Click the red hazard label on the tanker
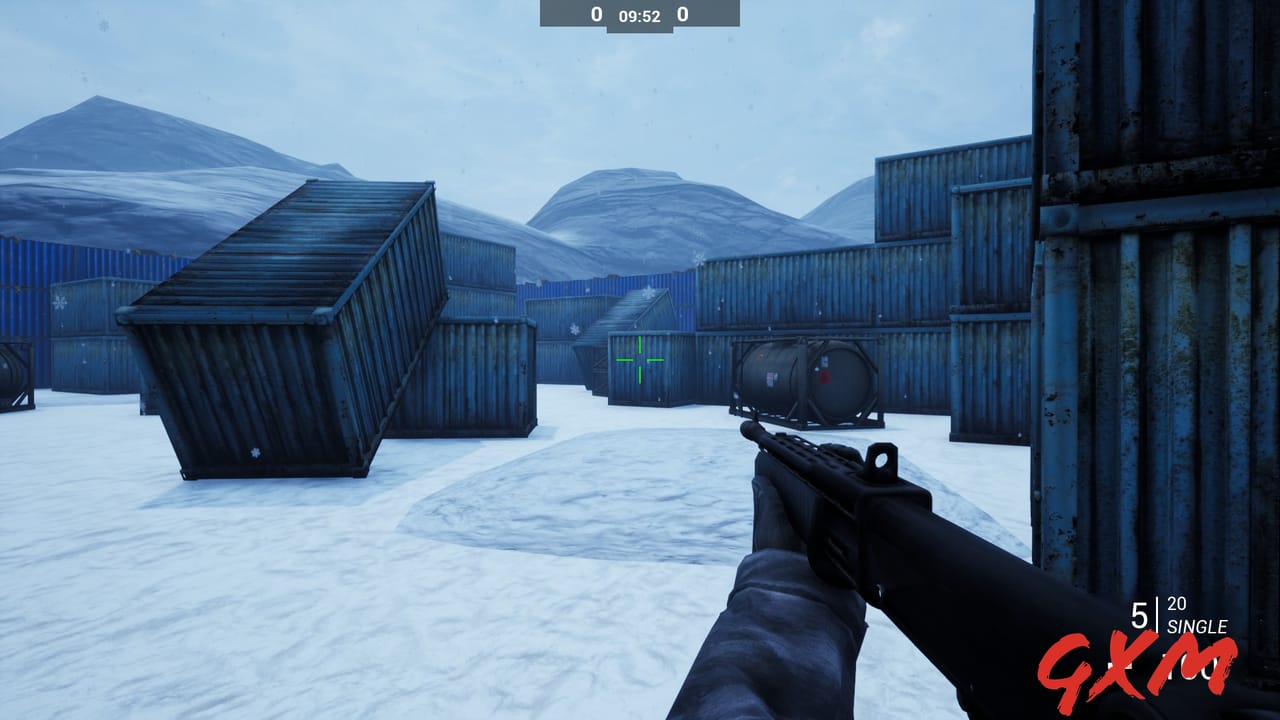 click(x=826, y=378)
